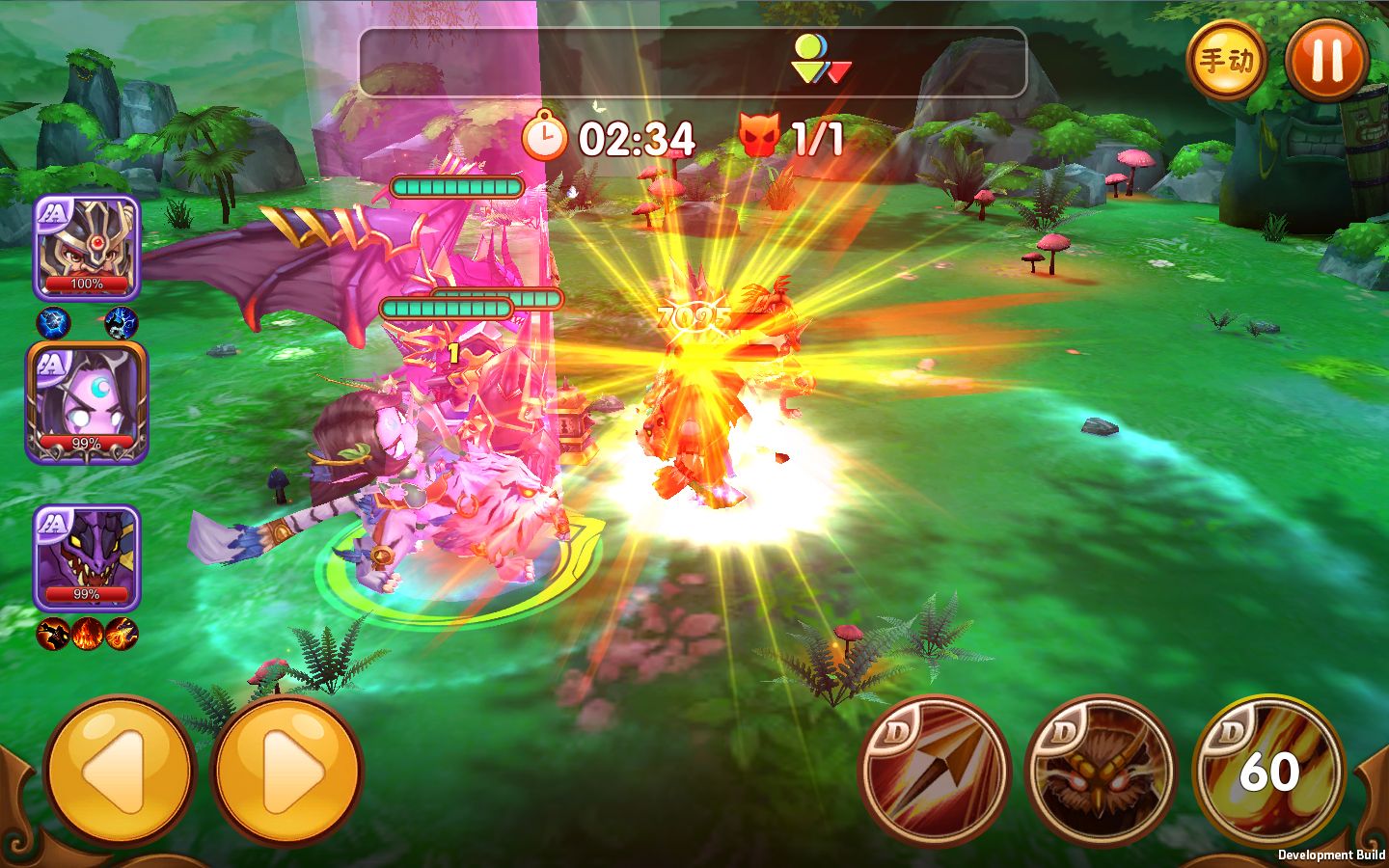Image resolution: width=1389 pixels, height=868 pixels.
Task: Choose the purple-haired elf hero portrait
Action: (87, 403)
